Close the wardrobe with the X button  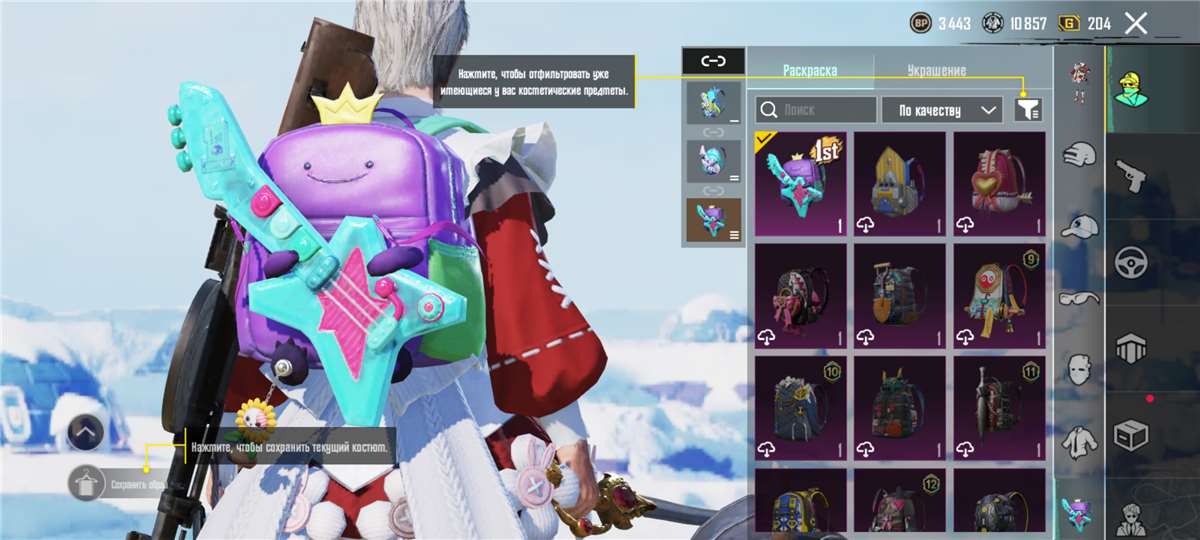click(x=1135, y=23)
